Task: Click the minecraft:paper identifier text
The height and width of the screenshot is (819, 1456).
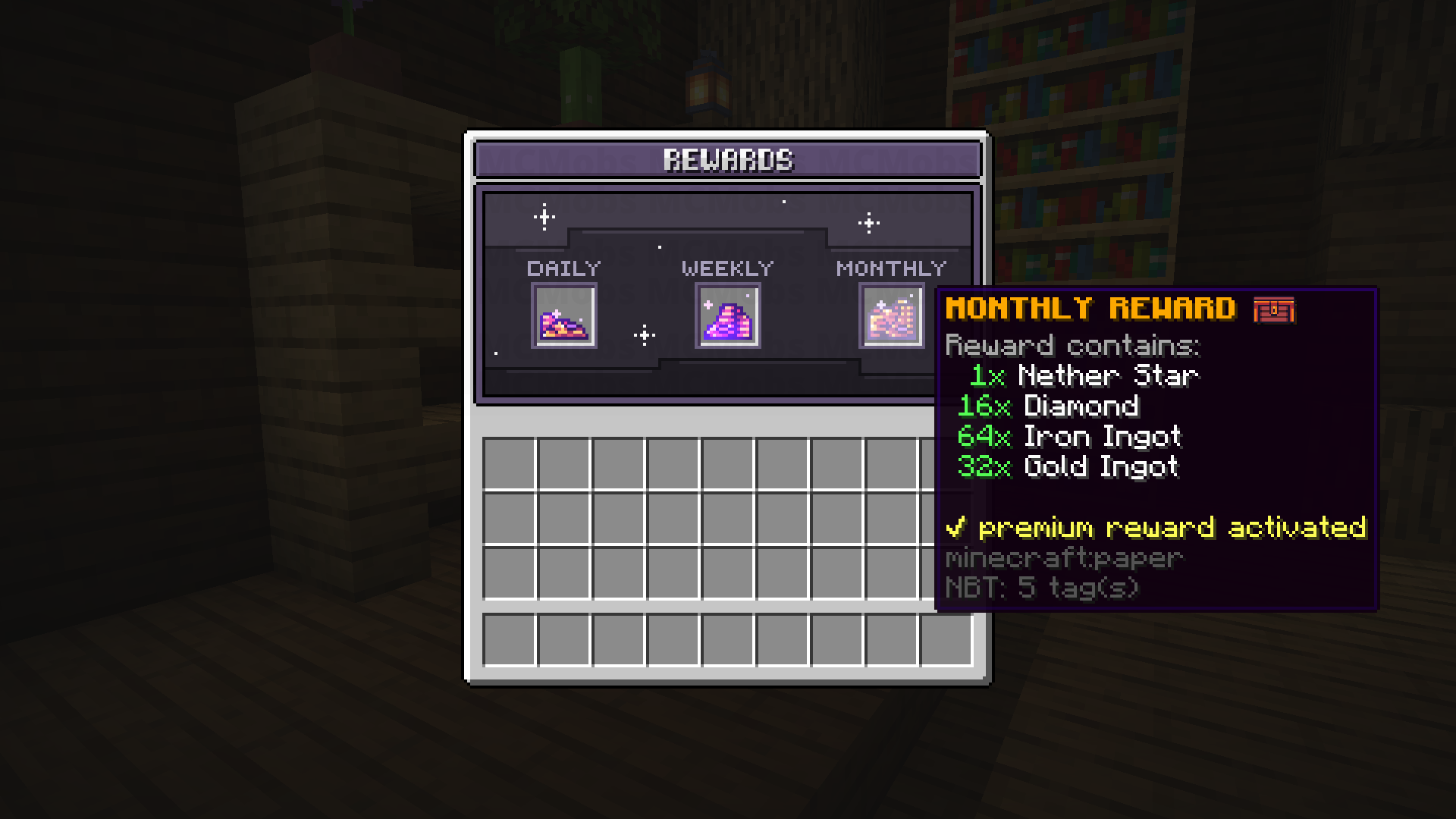Action: coord(1062,558)
